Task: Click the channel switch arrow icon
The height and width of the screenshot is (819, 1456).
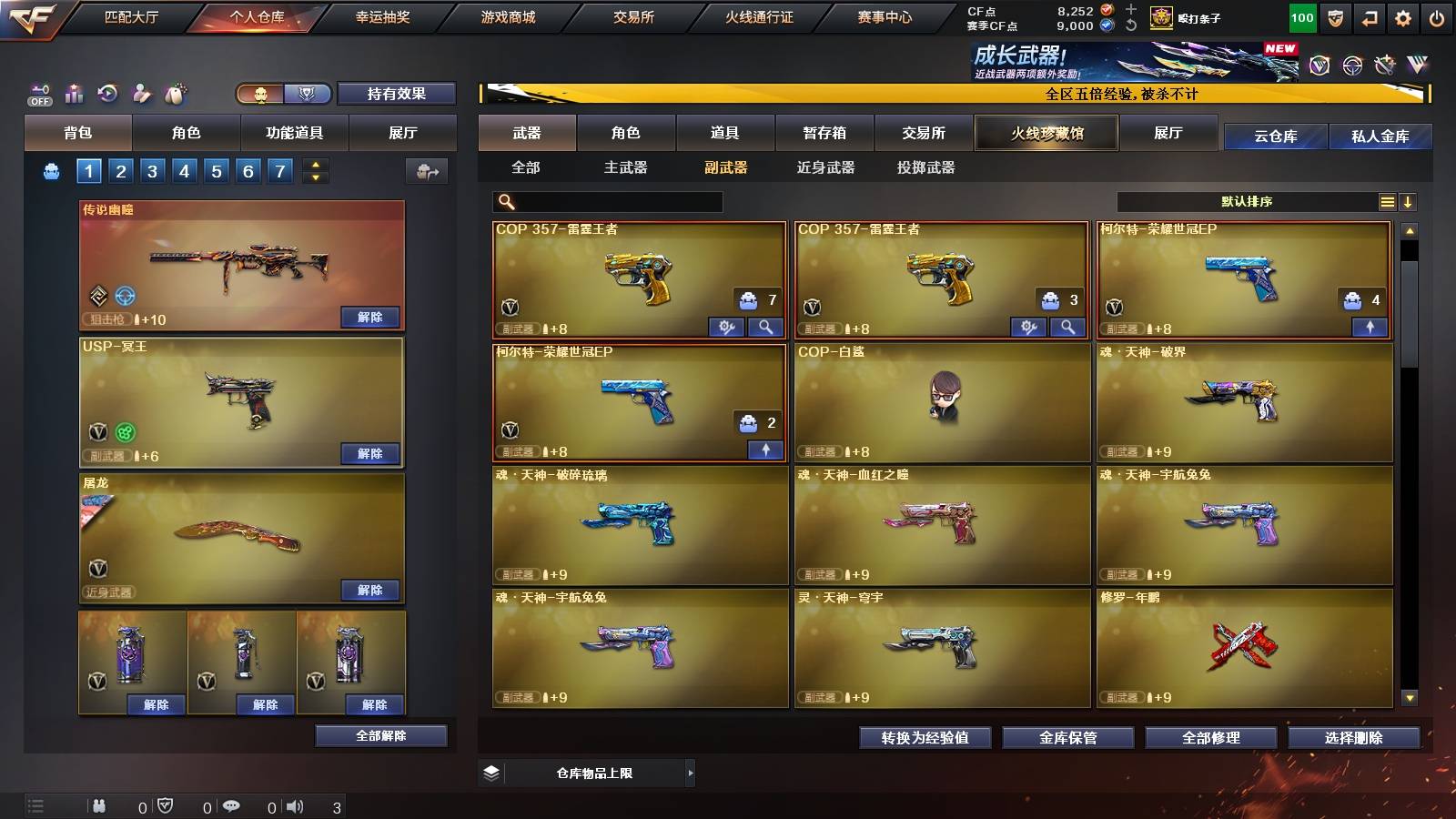Action: click(1368, 16)
